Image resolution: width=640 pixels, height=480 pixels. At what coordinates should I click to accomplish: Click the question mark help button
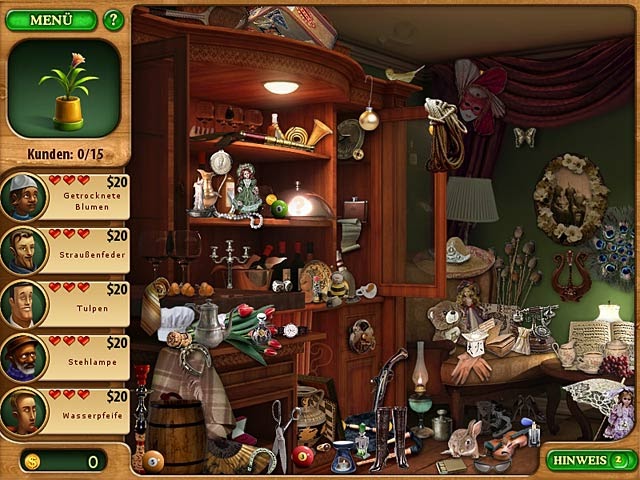tap(113, 20)
